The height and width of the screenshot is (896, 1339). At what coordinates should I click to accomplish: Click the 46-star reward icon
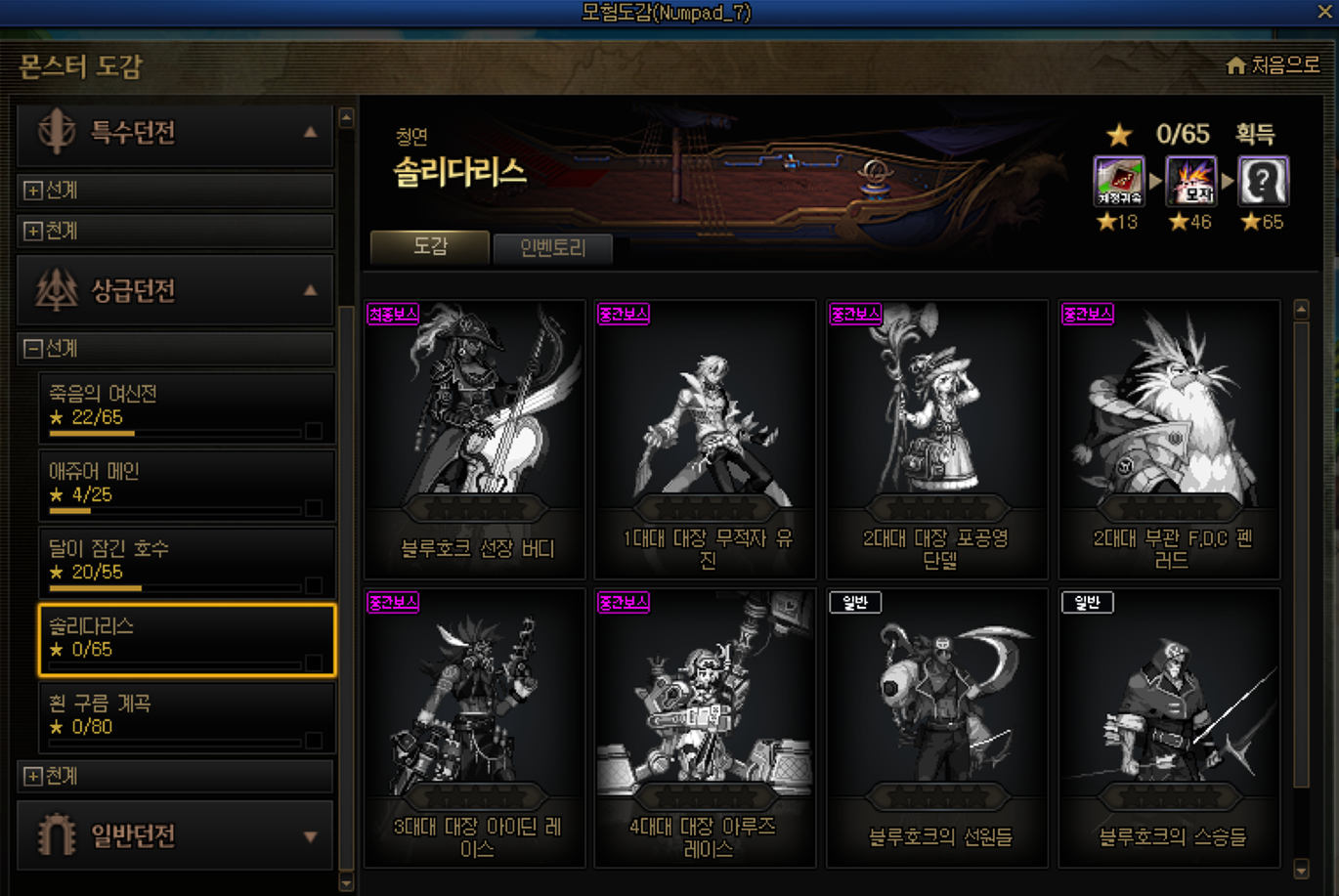1190,181
